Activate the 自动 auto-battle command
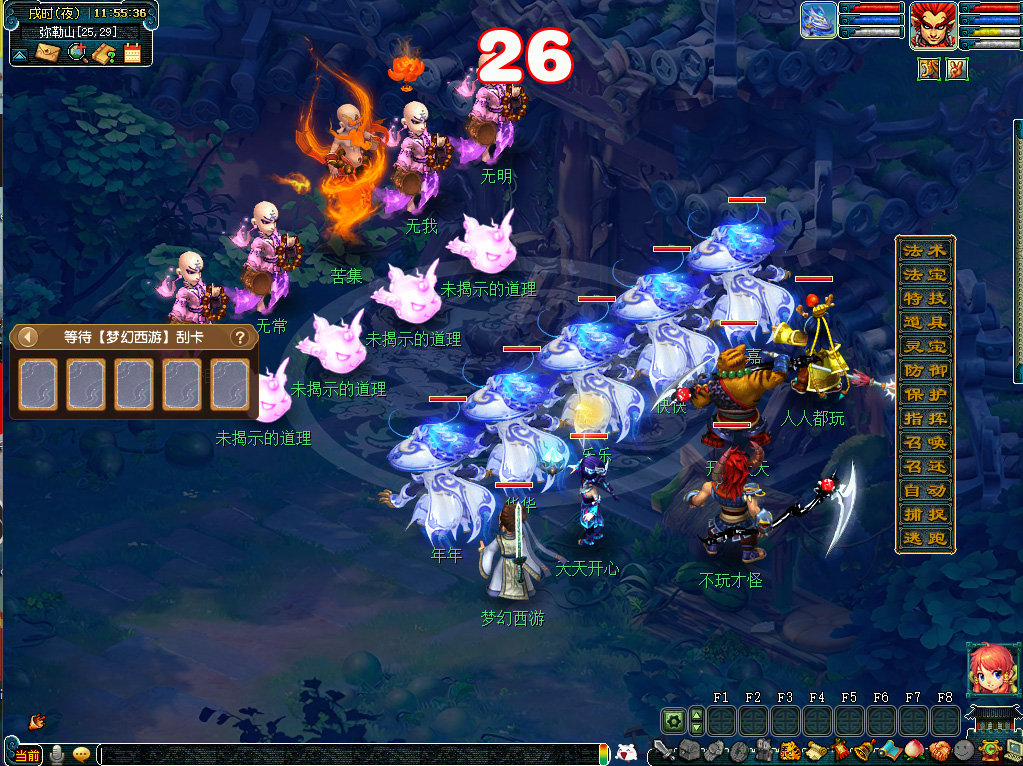The image size is (1023, 766). coord(924,490)
